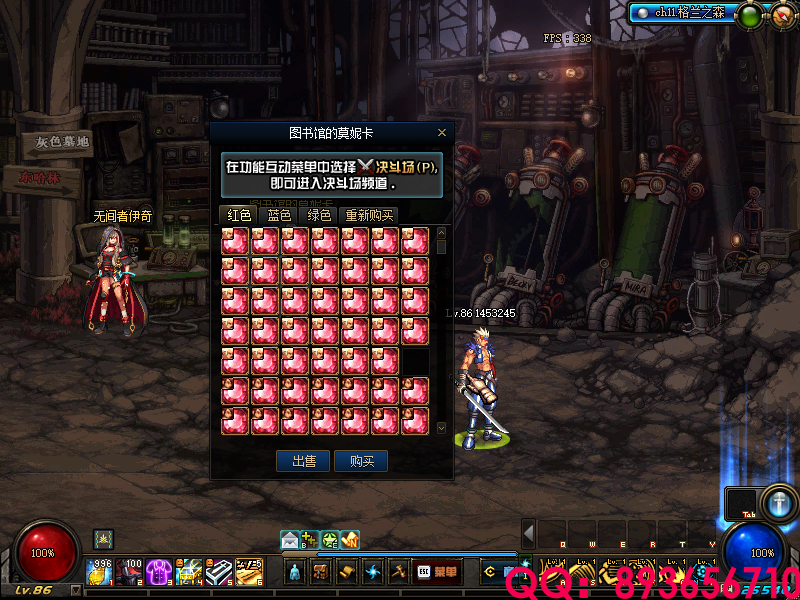The image size is (800, 600).
Task: Click the round white icon above the MP orb
Action: pyautogui.click(x=778, y=503)
